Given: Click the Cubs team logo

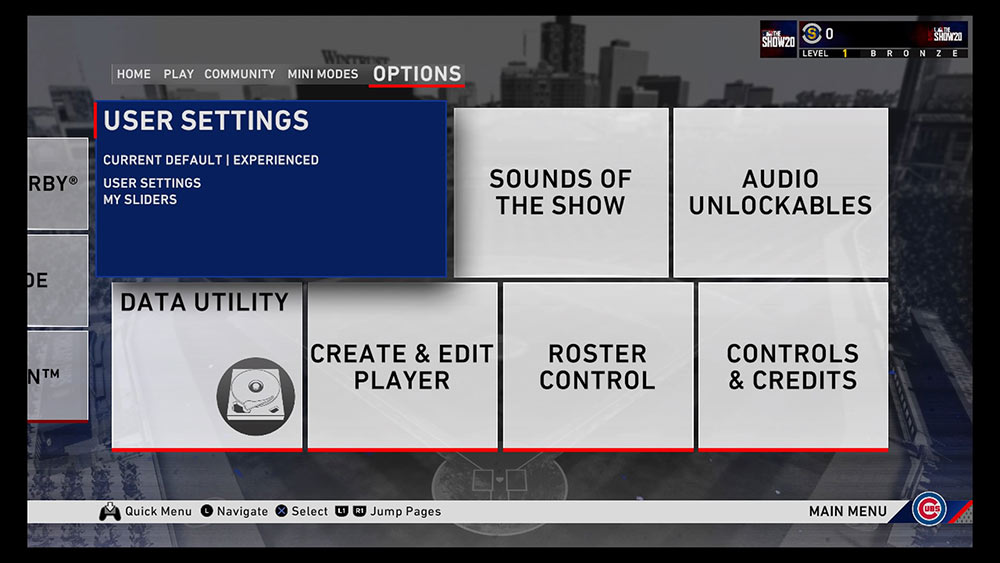Looking at the screenshot, I should click(x=929, y=510).
